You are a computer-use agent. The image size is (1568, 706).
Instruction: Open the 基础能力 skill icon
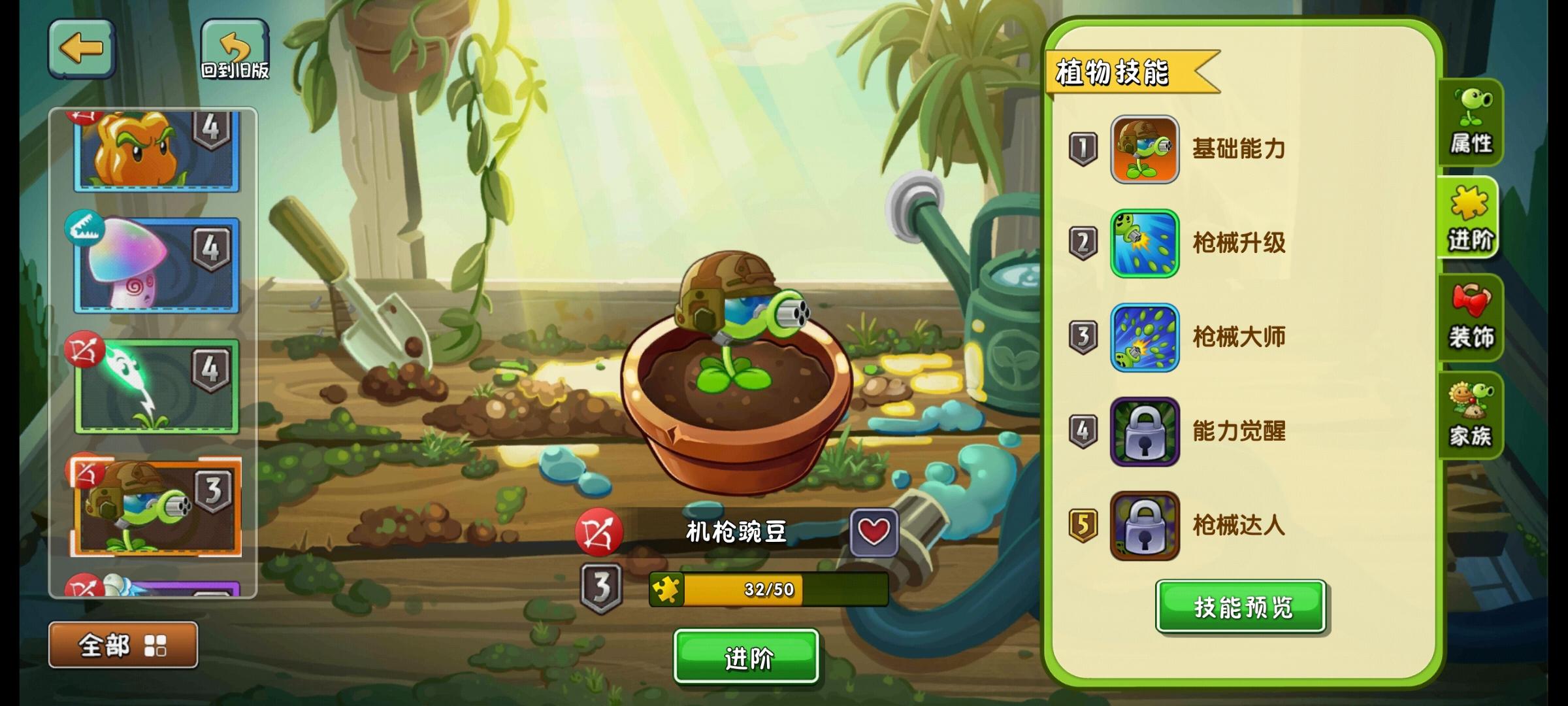pyautogui.click(x=1145, y=149)
